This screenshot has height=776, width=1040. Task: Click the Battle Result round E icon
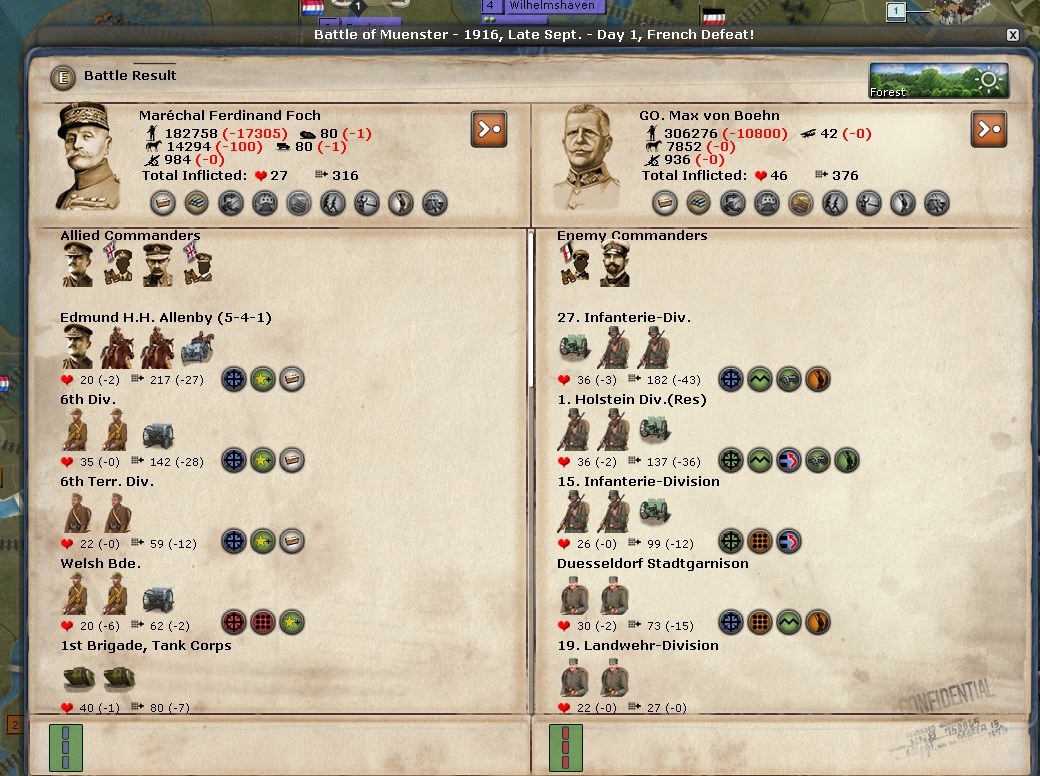(x=65, y=76)
